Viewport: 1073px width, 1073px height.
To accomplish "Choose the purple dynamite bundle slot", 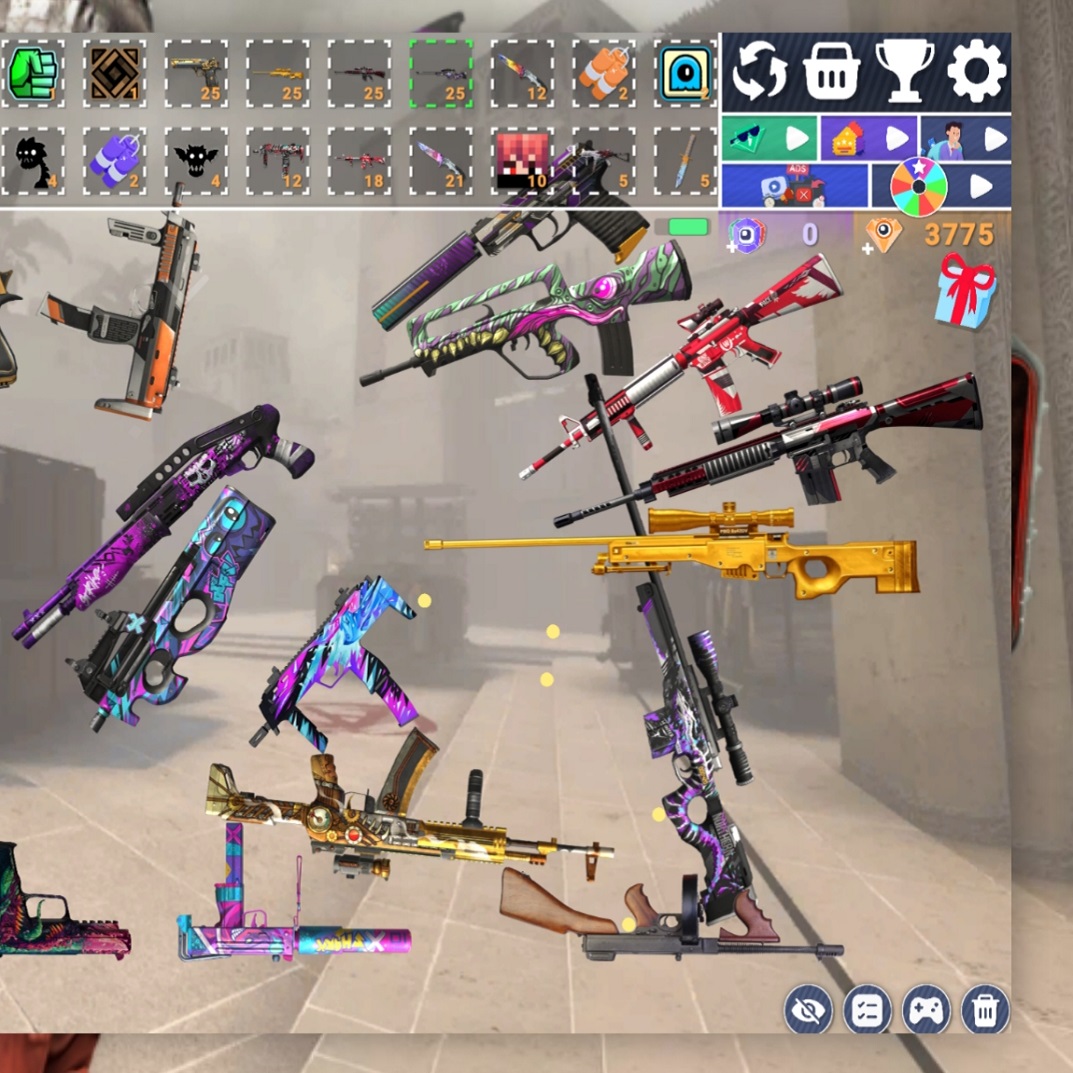I will [x=114, y=160].
